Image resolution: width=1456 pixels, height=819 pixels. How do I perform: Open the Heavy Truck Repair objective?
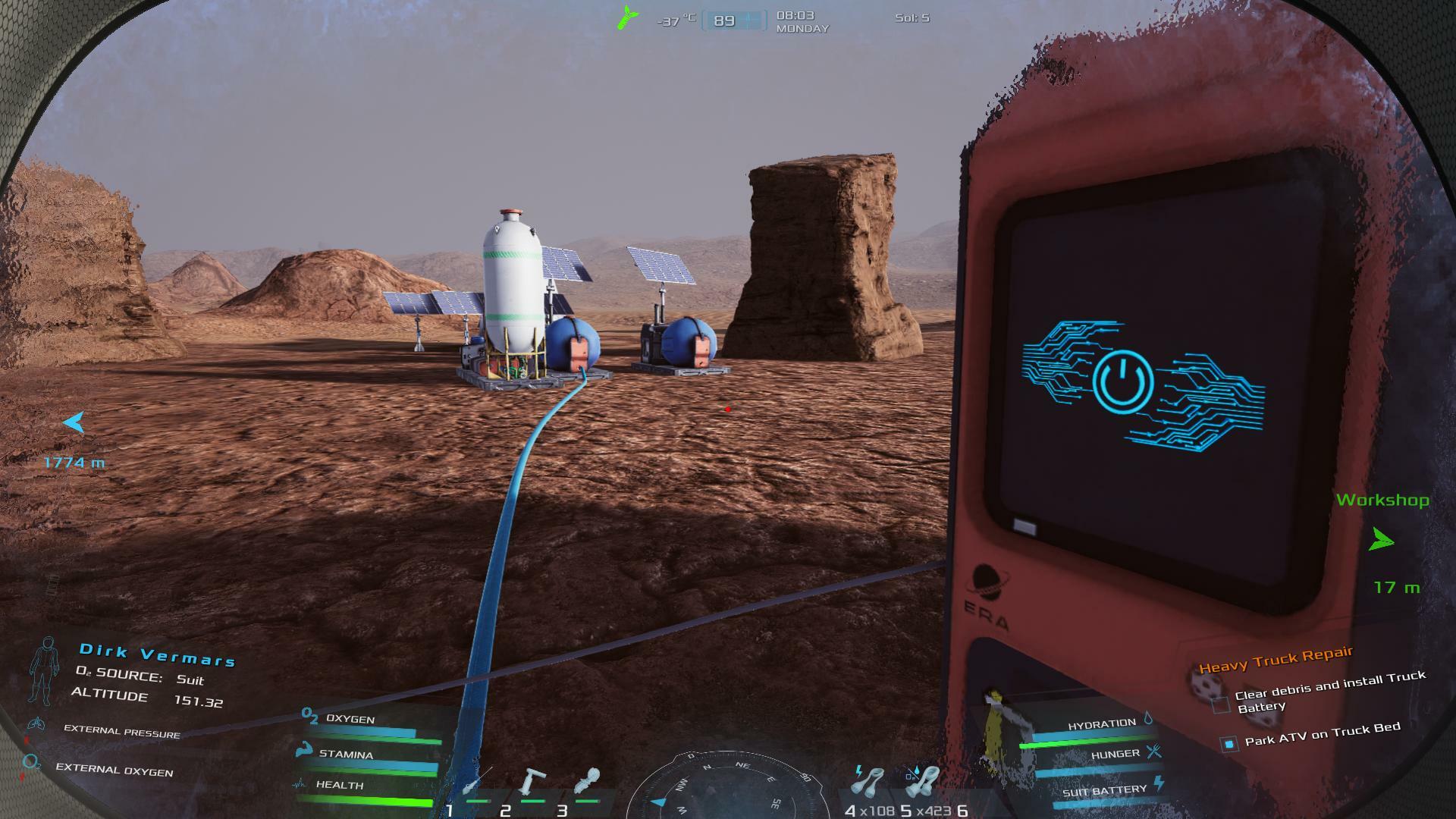[1276, 661]
